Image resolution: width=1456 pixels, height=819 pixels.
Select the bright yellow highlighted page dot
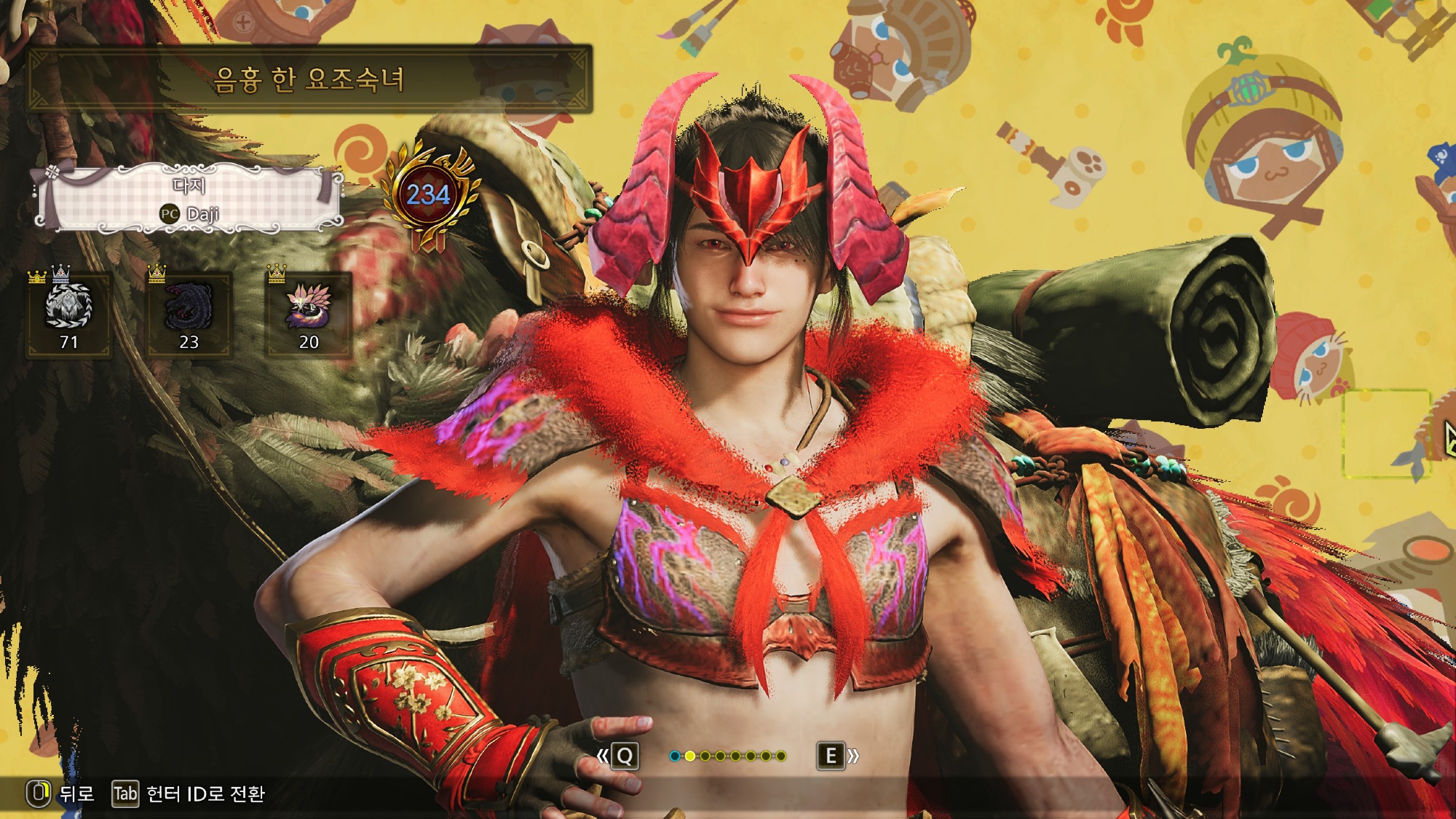pos(690,756)
